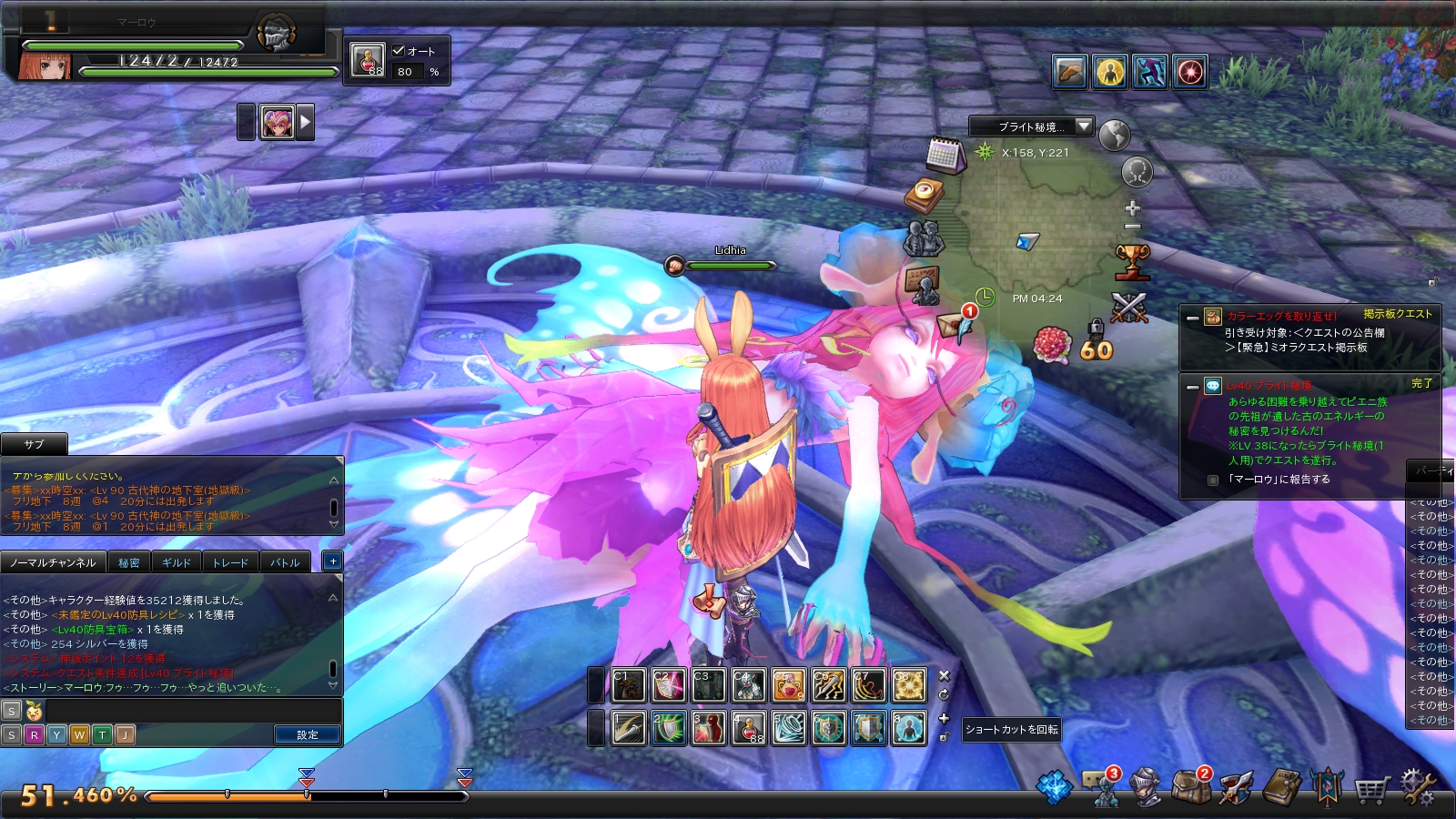Click the 設定 chat settings button

coord(308,734)
